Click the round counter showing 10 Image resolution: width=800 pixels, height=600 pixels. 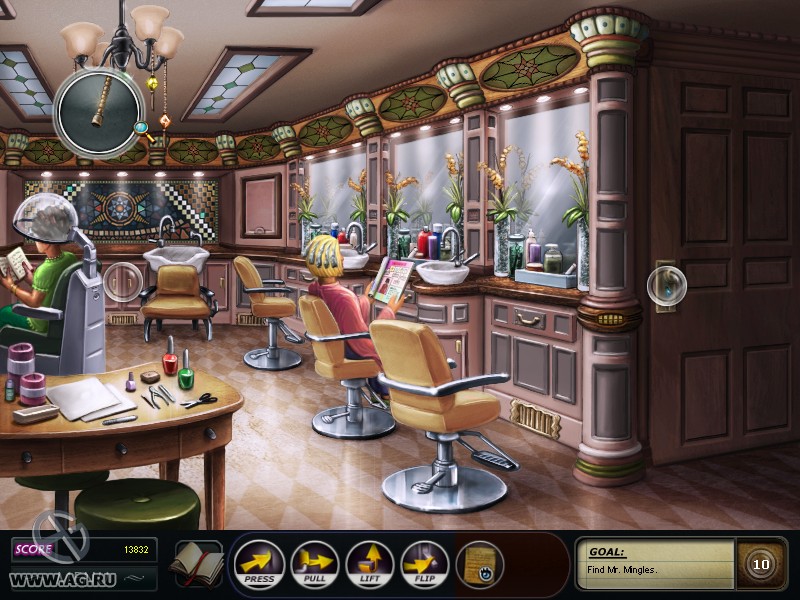coord(761,564)
